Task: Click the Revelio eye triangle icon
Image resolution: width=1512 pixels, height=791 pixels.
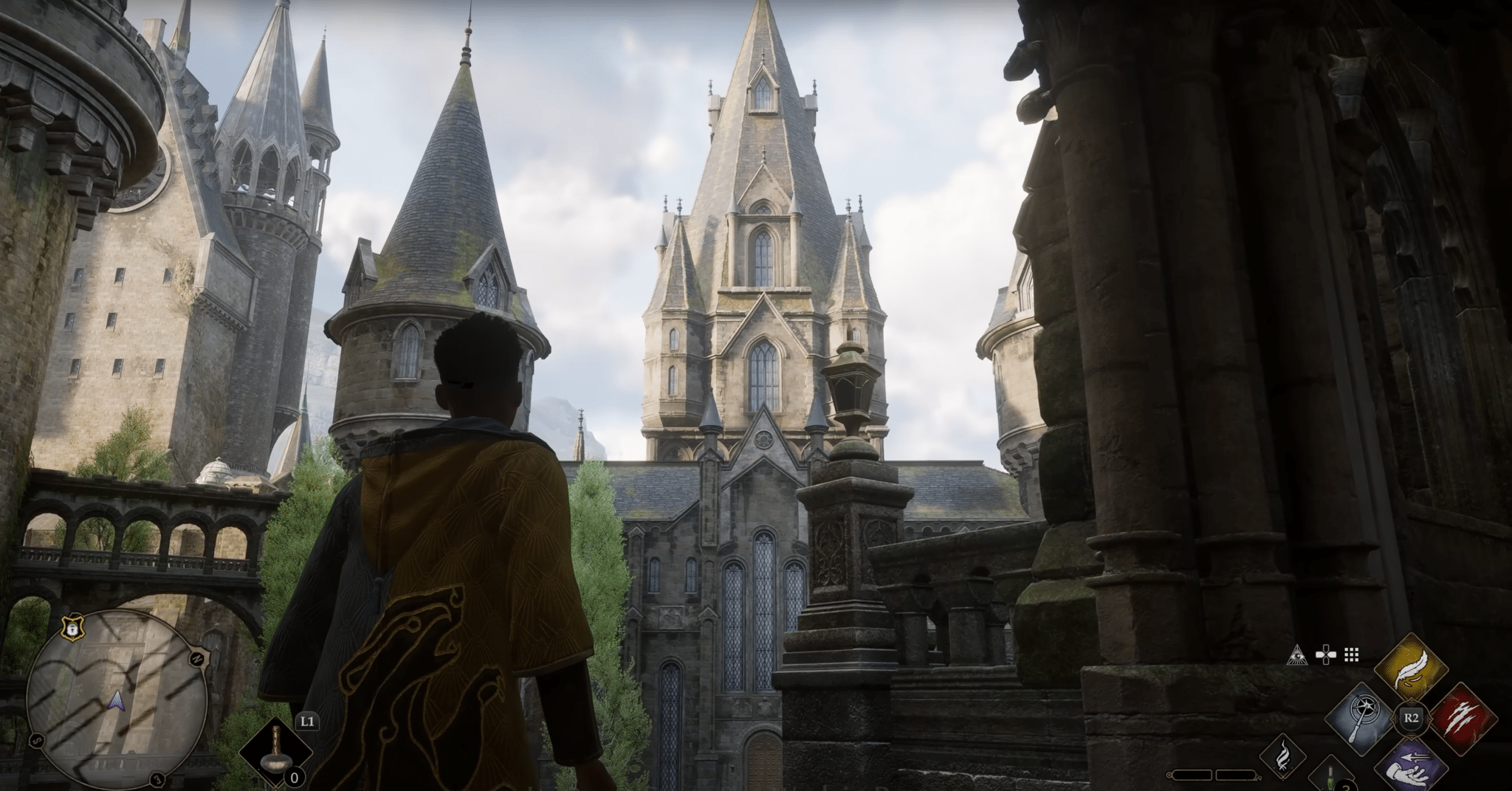Action: 1299,654
